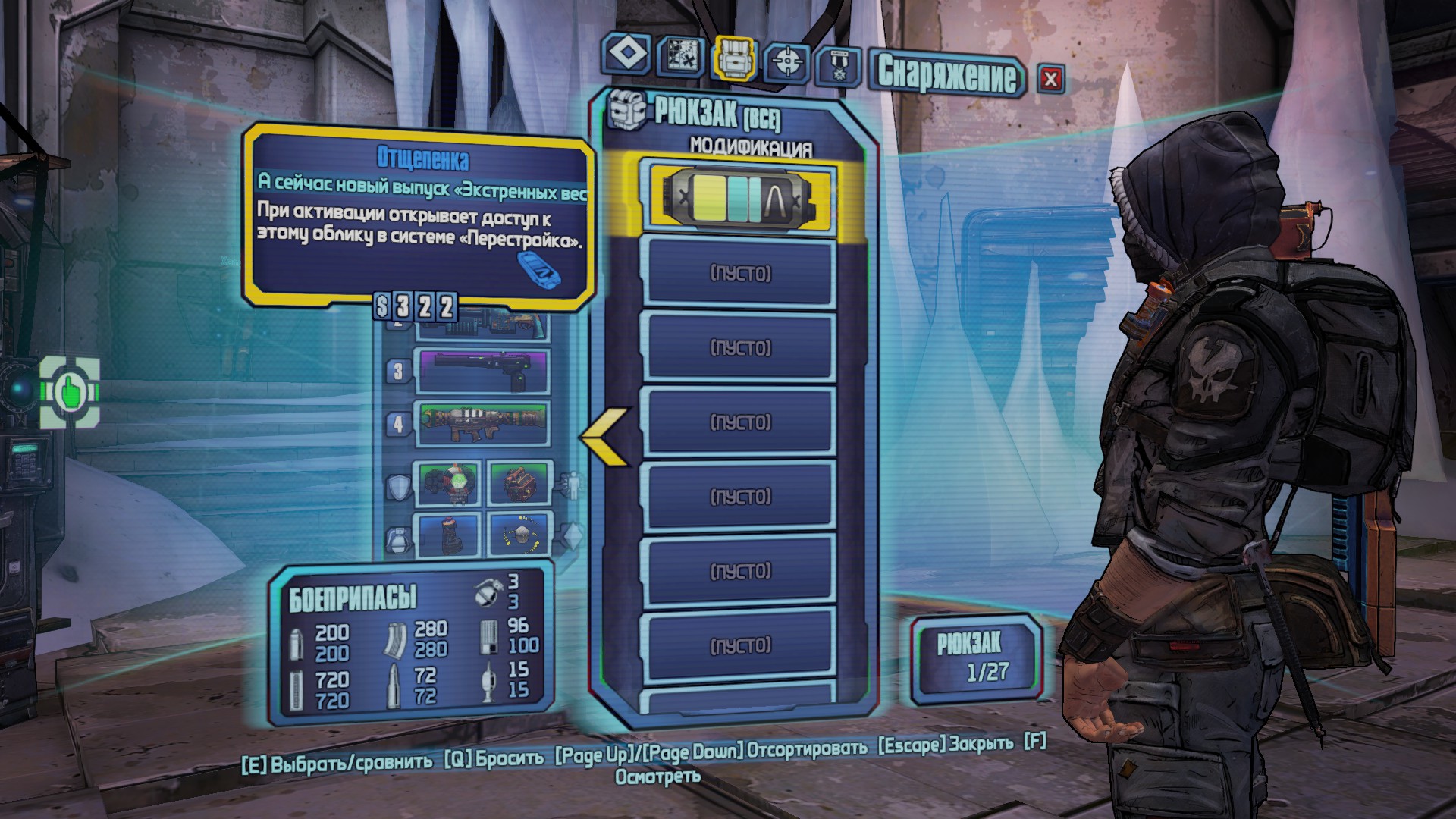Viewport: 1456px width, 819px height.
Task: Pick the equipped shield item slot
Action: (x=449, y=482)
